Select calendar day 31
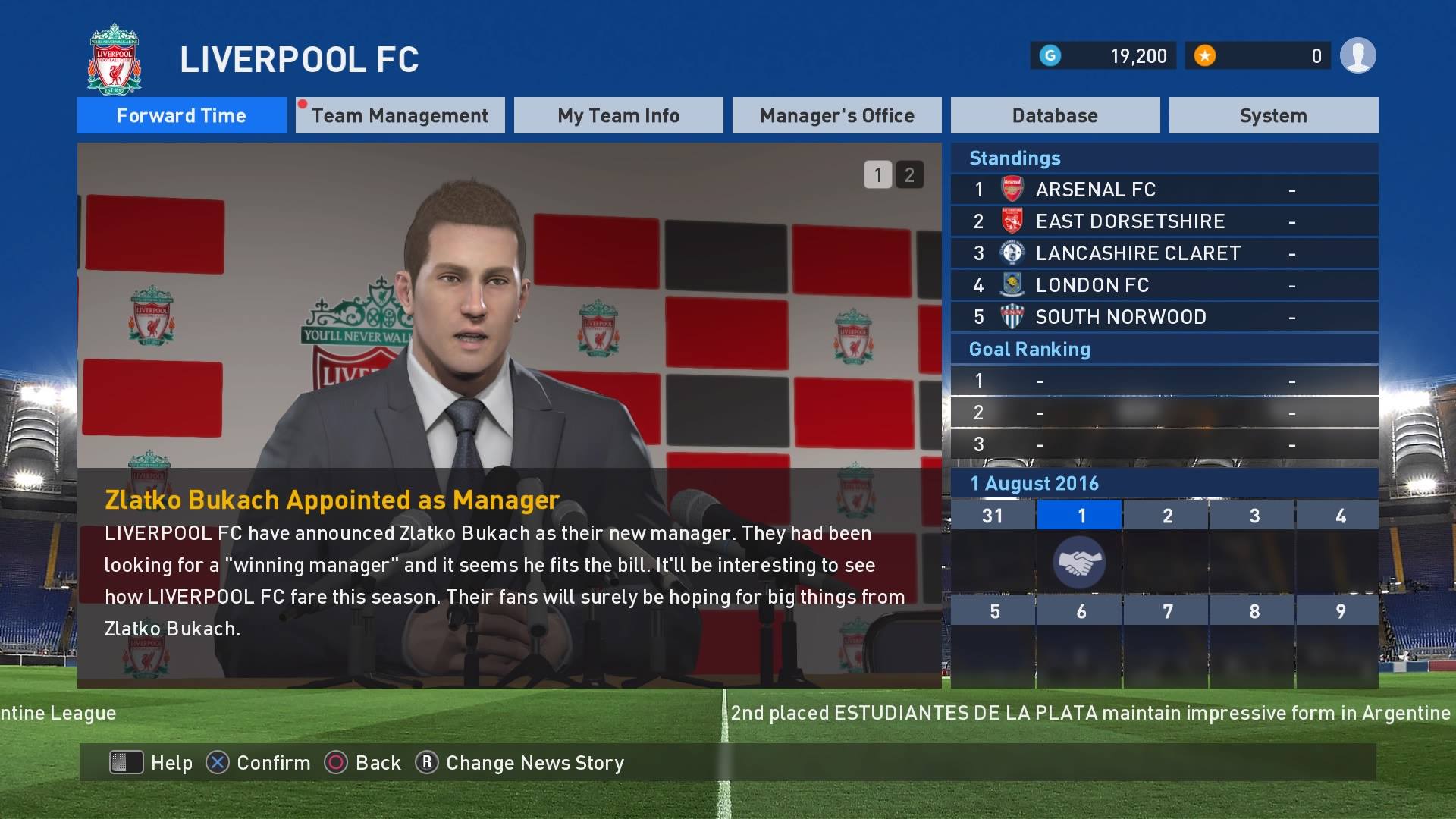This screenshot has width=1456, height=819. (993, 516)
